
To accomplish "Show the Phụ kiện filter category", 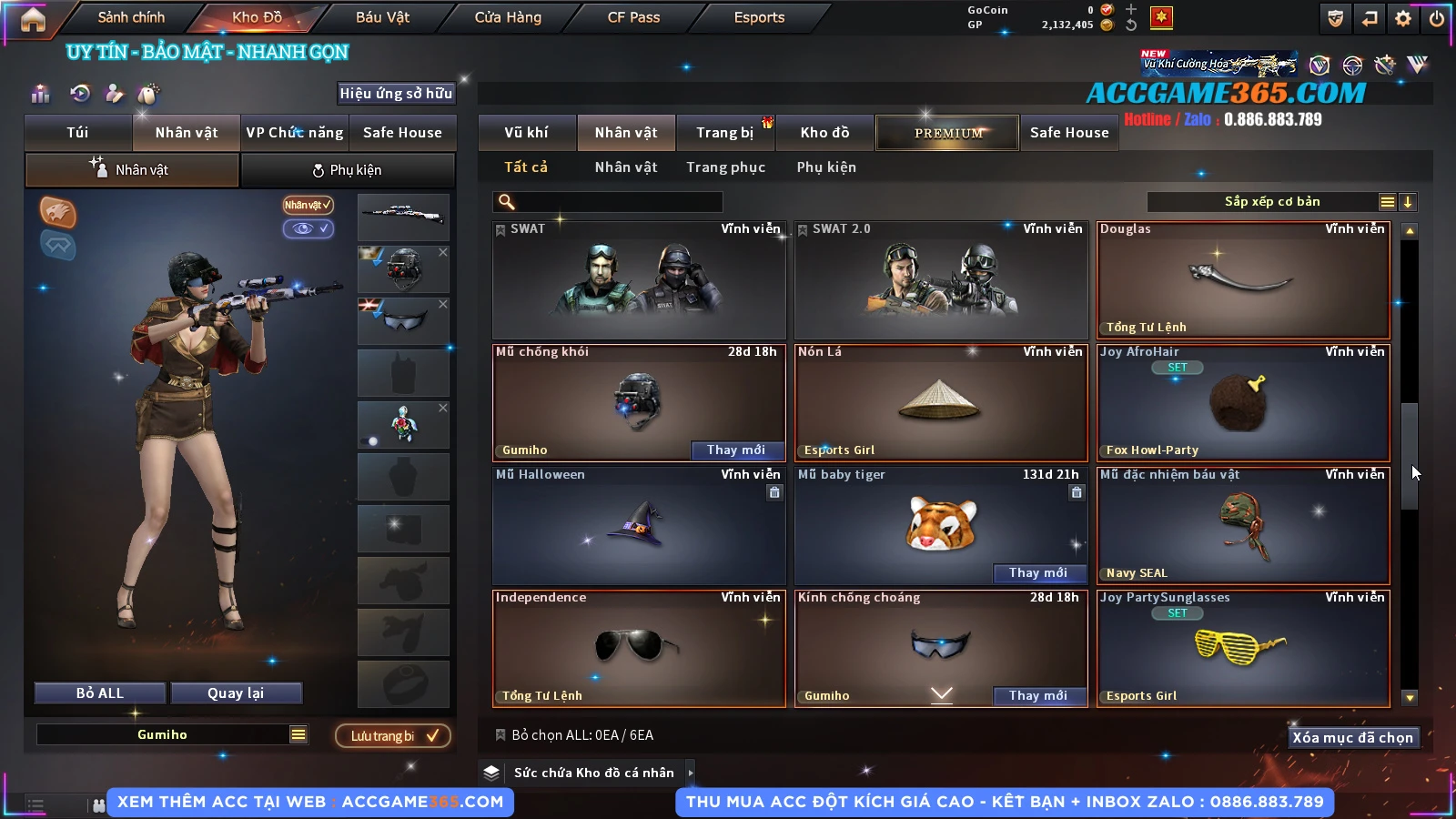I will click(826, 167).
